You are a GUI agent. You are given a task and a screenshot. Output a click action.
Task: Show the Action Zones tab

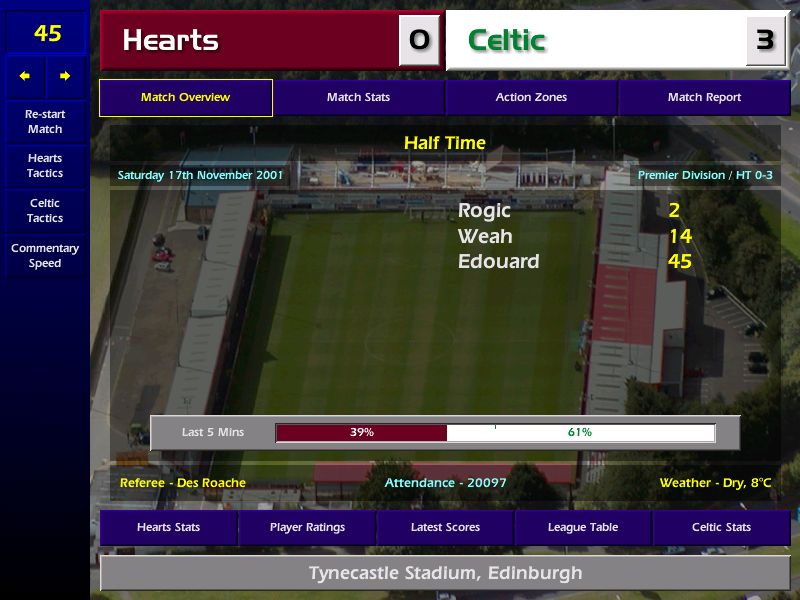[531, 98]
